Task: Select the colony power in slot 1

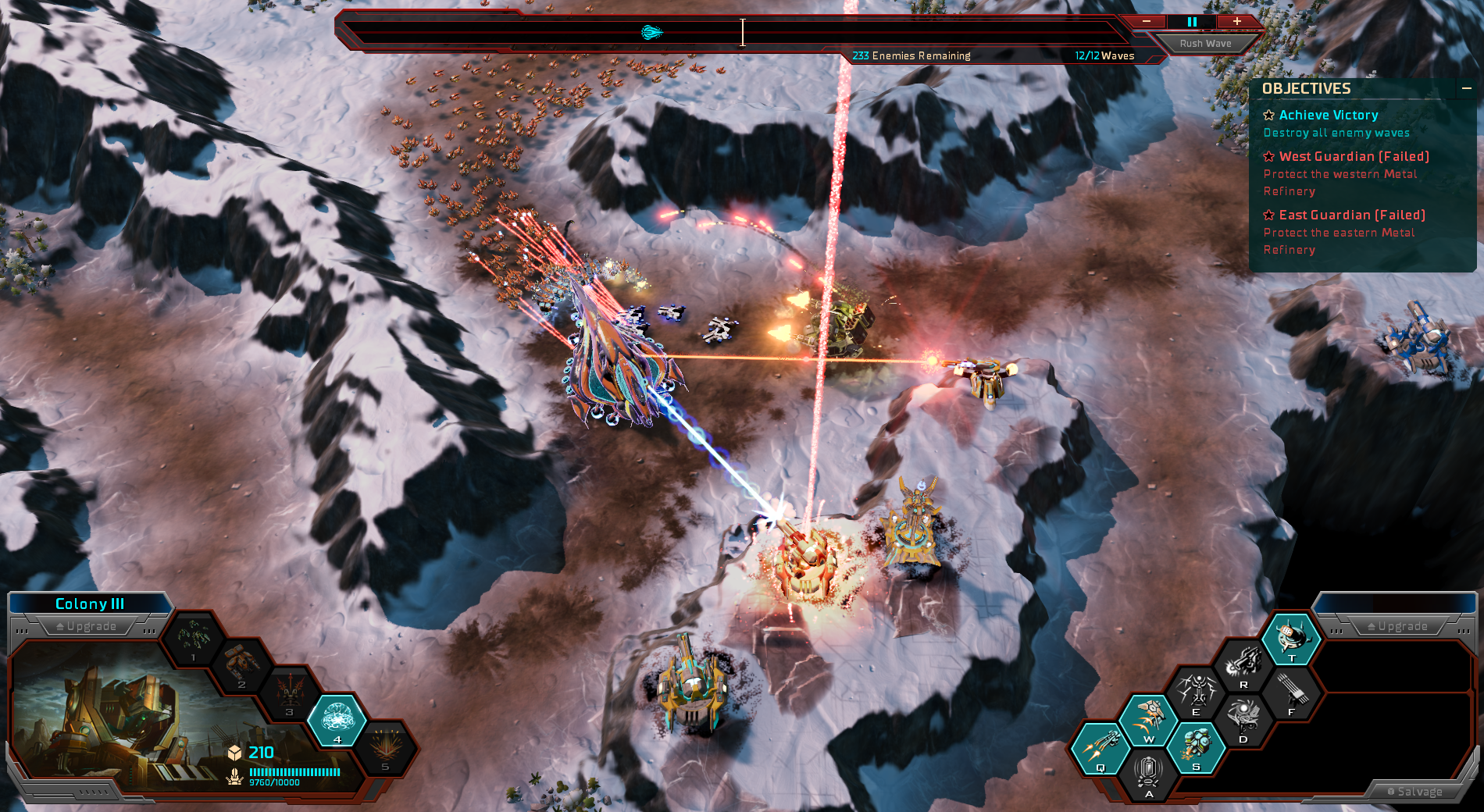Action: (193, 638)
